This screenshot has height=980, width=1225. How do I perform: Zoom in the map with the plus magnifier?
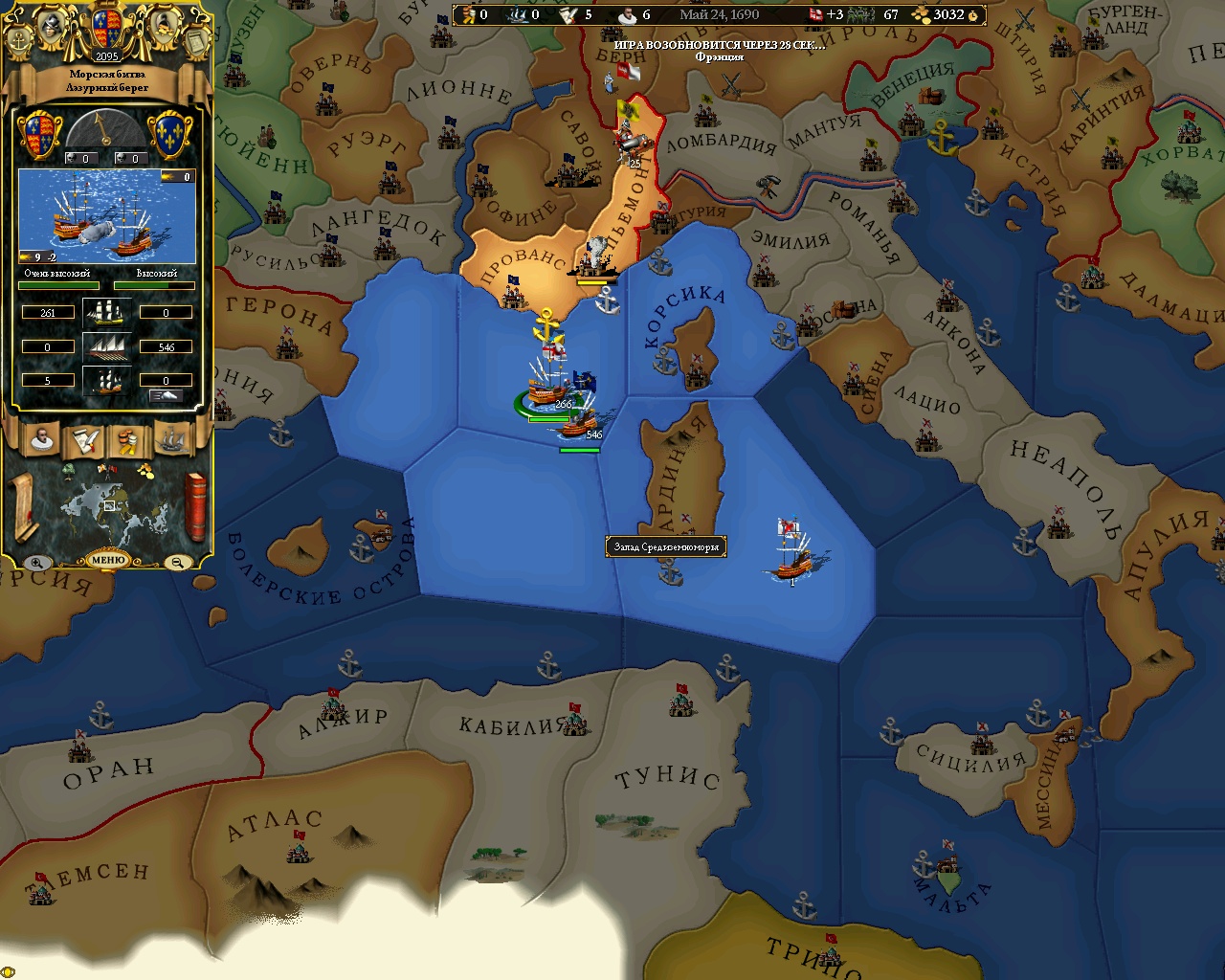36,563
